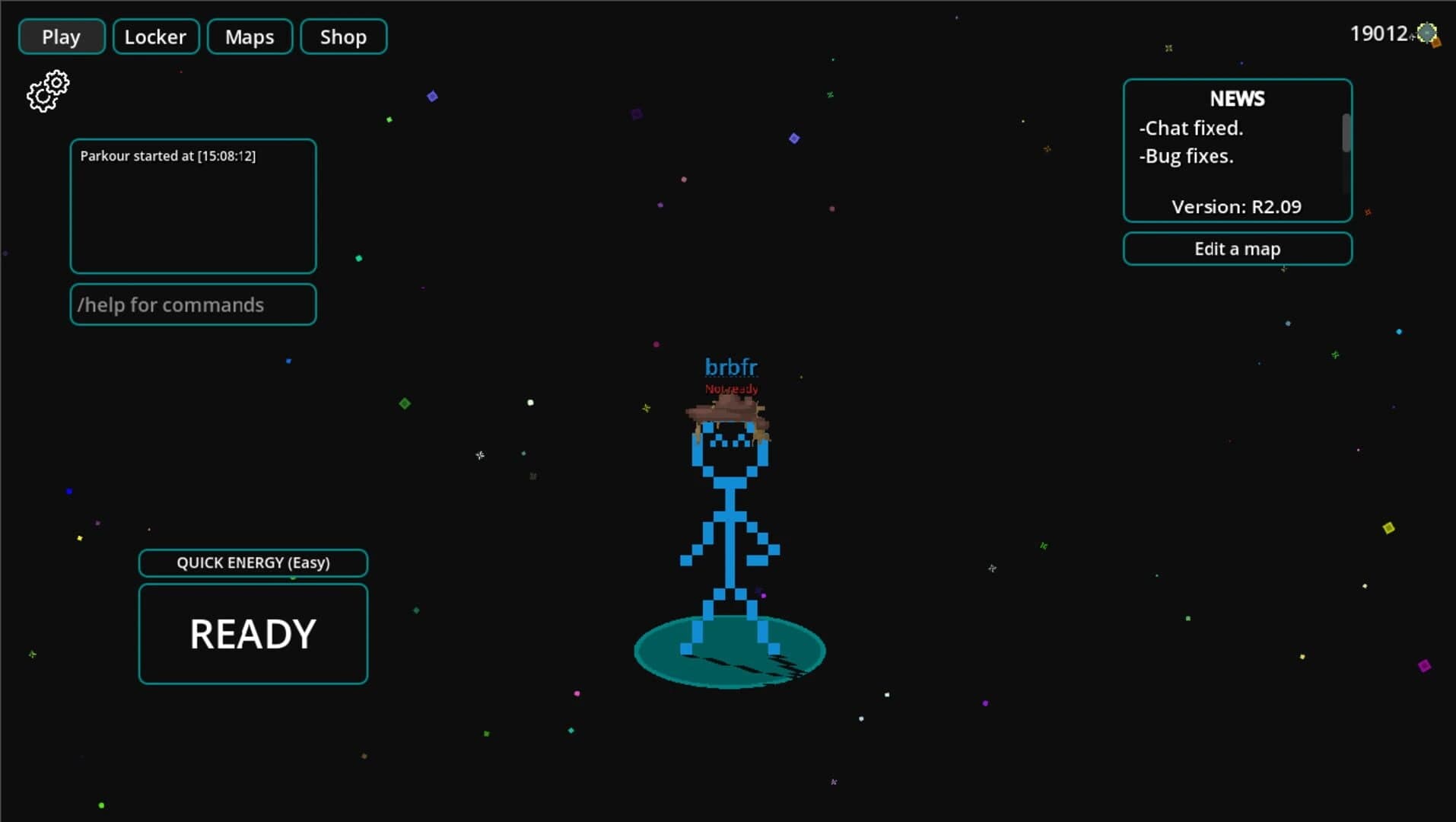Open the Edit a map editor

pos(1237,248)
